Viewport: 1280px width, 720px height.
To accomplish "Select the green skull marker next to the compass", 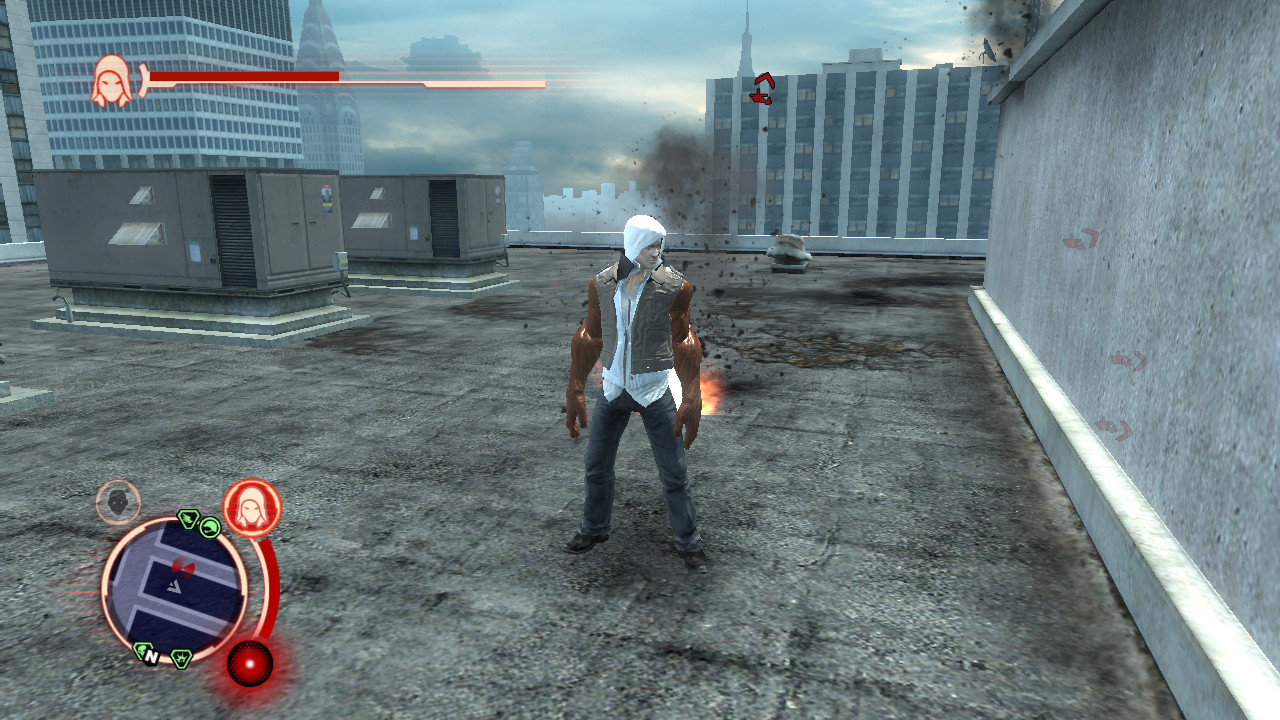I will (x=144, y=651).
